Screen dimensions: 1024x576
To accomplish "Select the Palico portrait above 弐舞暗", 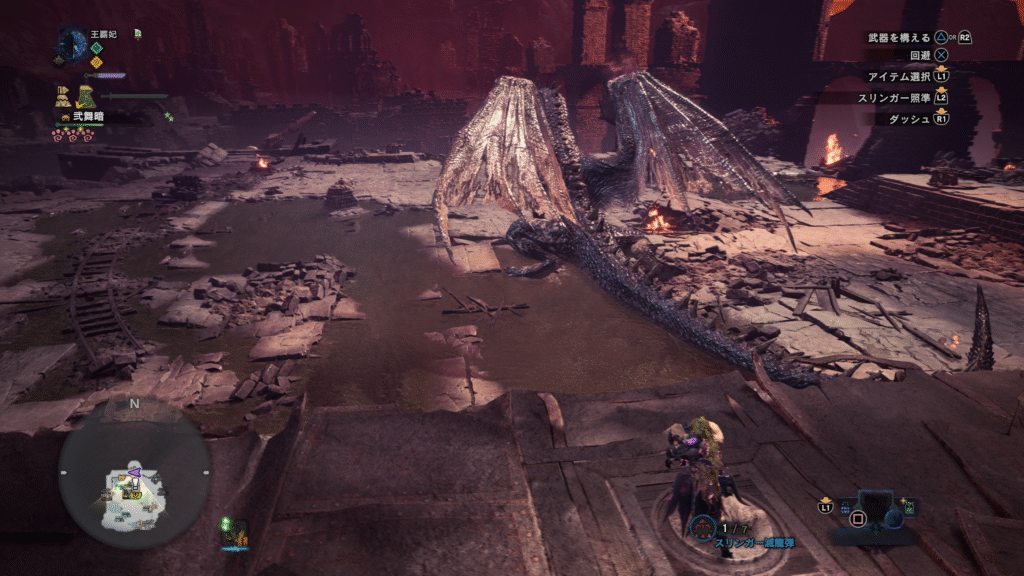I will 85,98.
